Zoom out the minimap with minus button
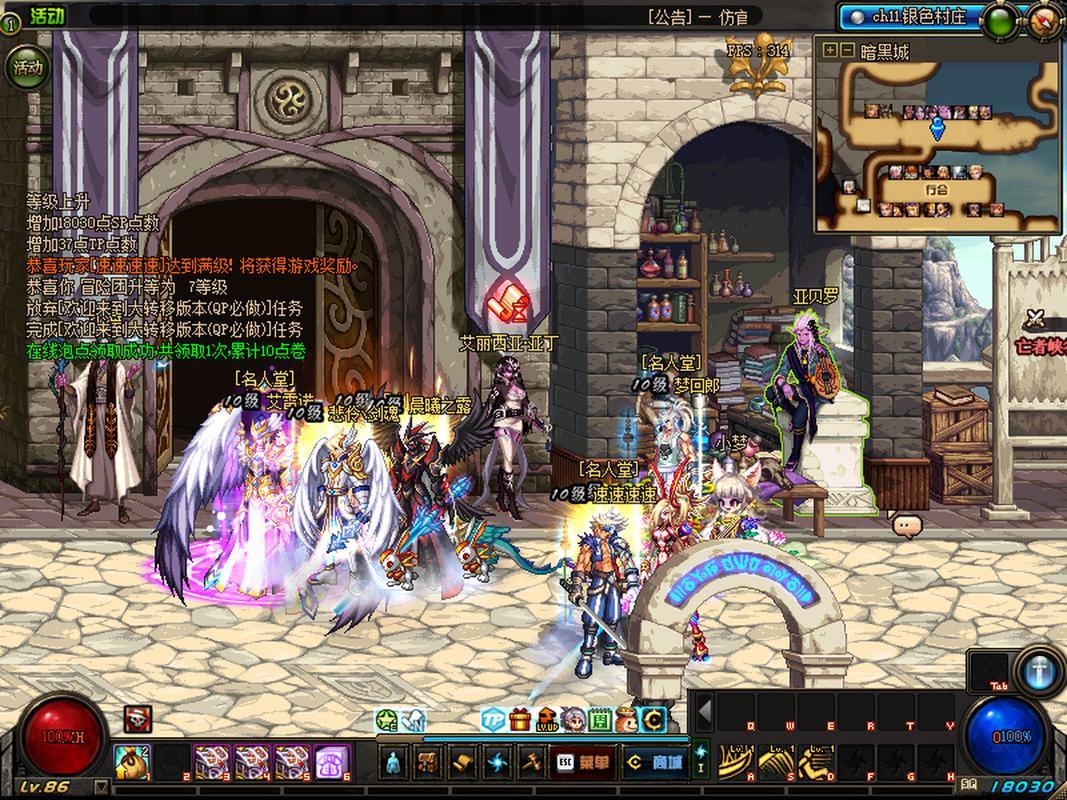 tap(846, 50)
